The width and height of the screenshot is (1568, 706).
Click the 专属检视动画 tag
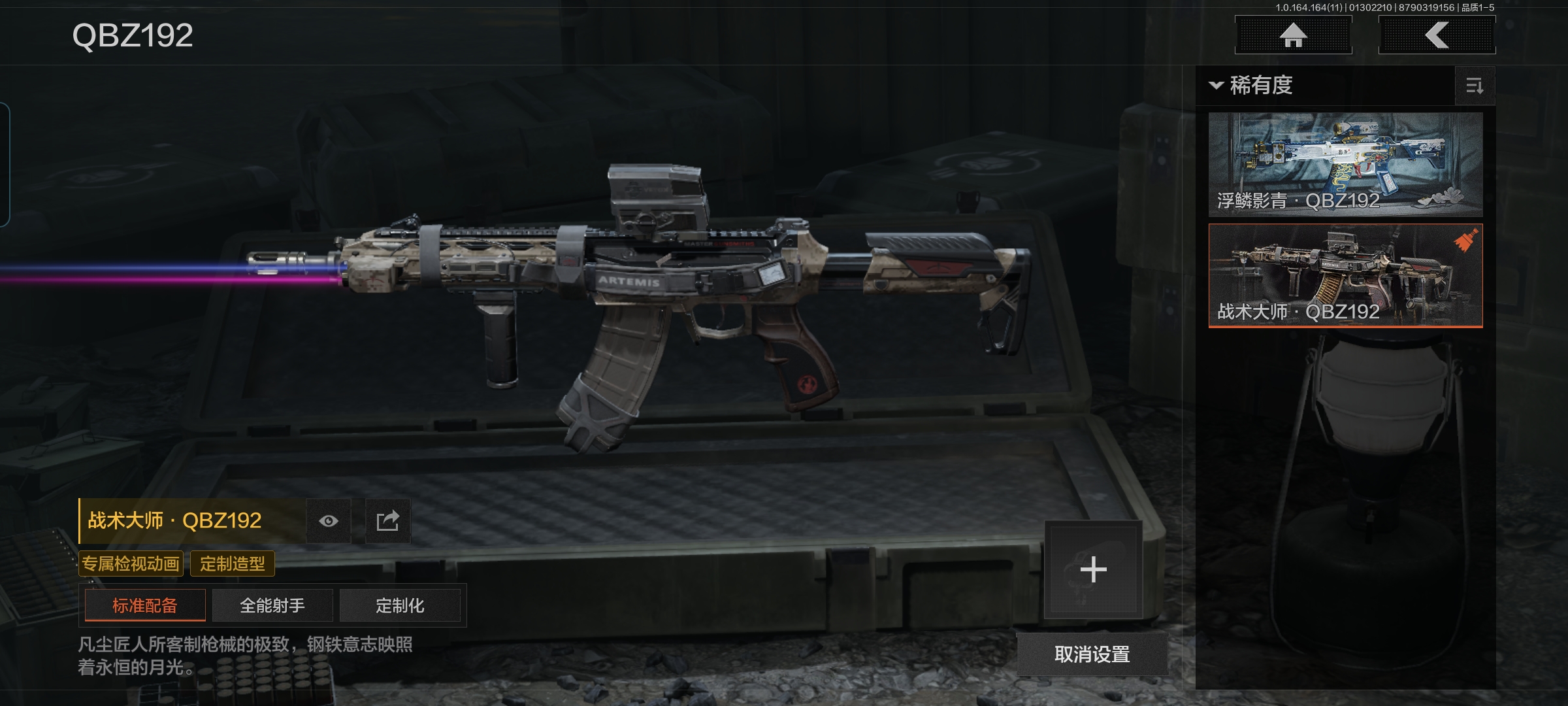[131, 563]
